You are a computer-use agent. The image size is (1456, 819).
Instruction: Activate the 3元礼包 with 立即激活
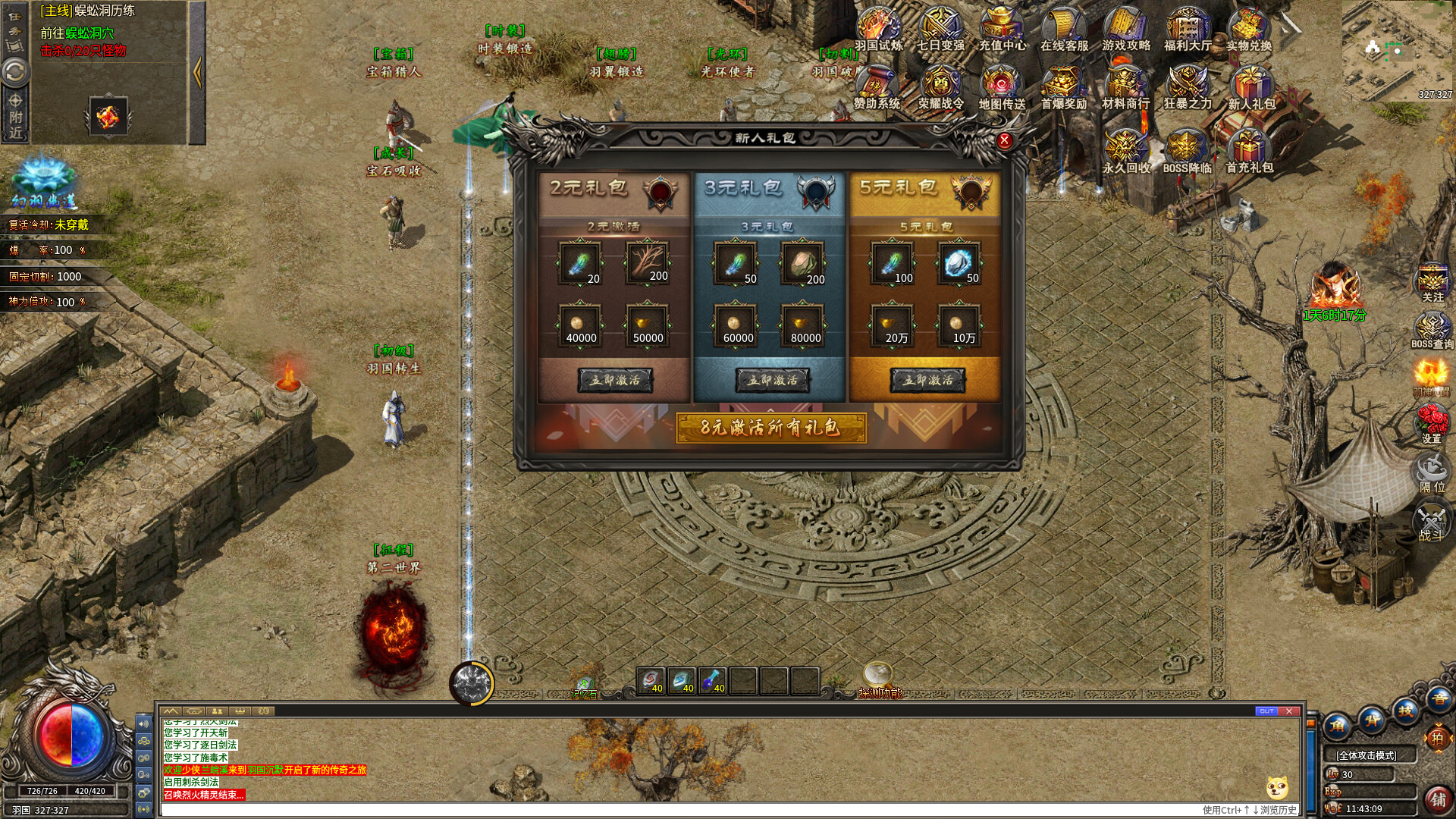[x=772, y=380]
